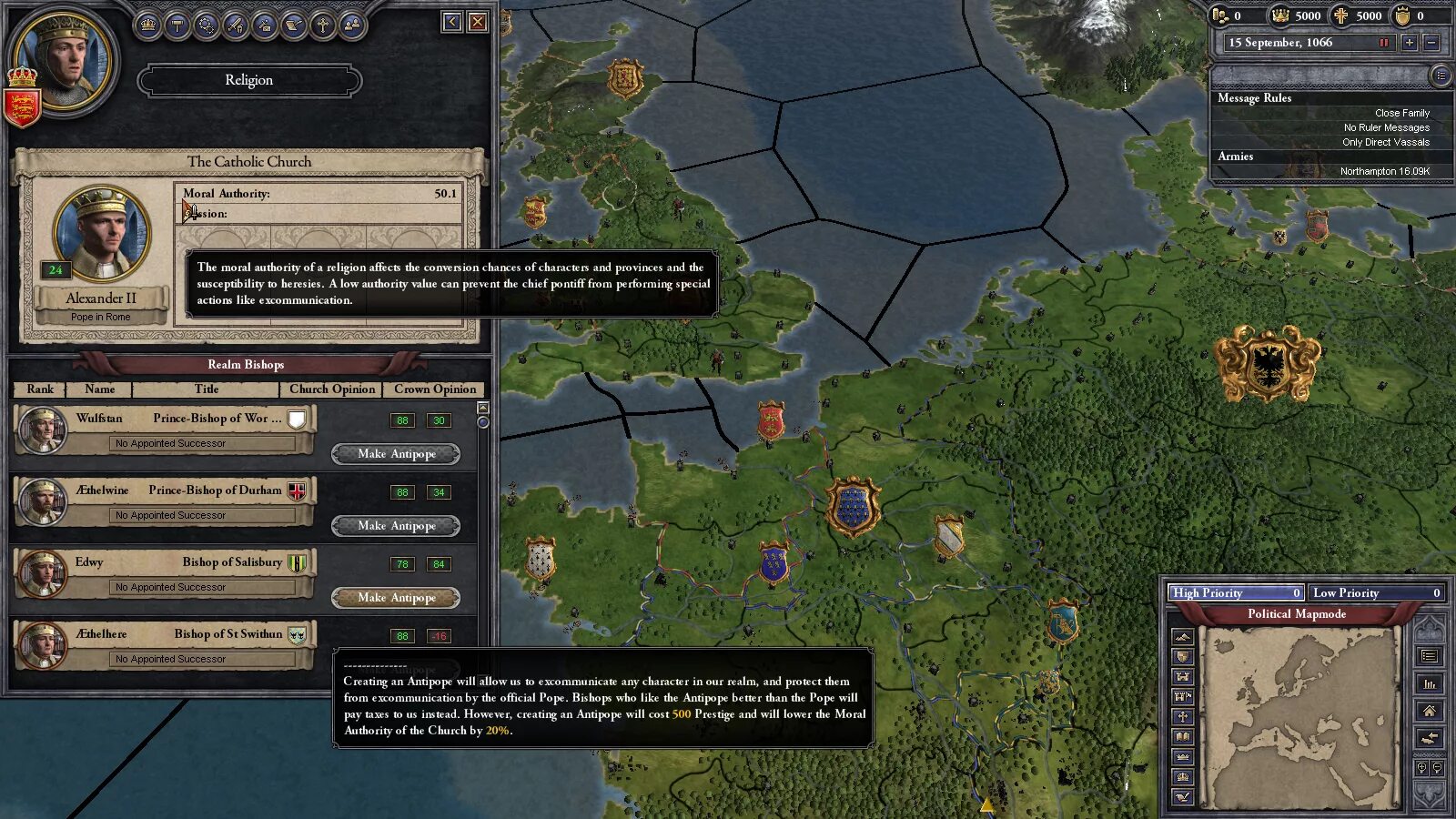This screenshot has height=819, width=1456.
Task: Sort bishops by Crown Opinion column
Action: click(435, 389)
